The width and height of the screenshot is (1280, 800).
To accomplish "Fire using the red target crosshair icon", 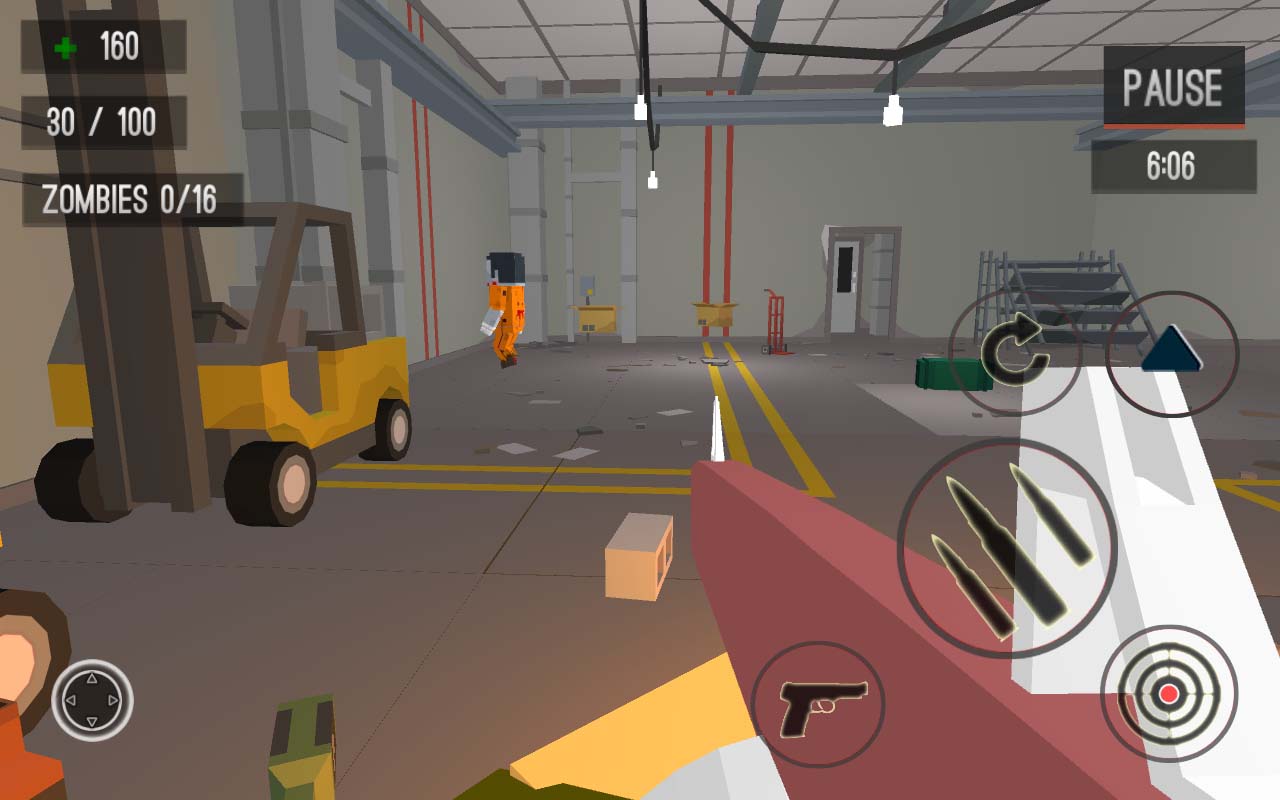I will (1167, 695).
